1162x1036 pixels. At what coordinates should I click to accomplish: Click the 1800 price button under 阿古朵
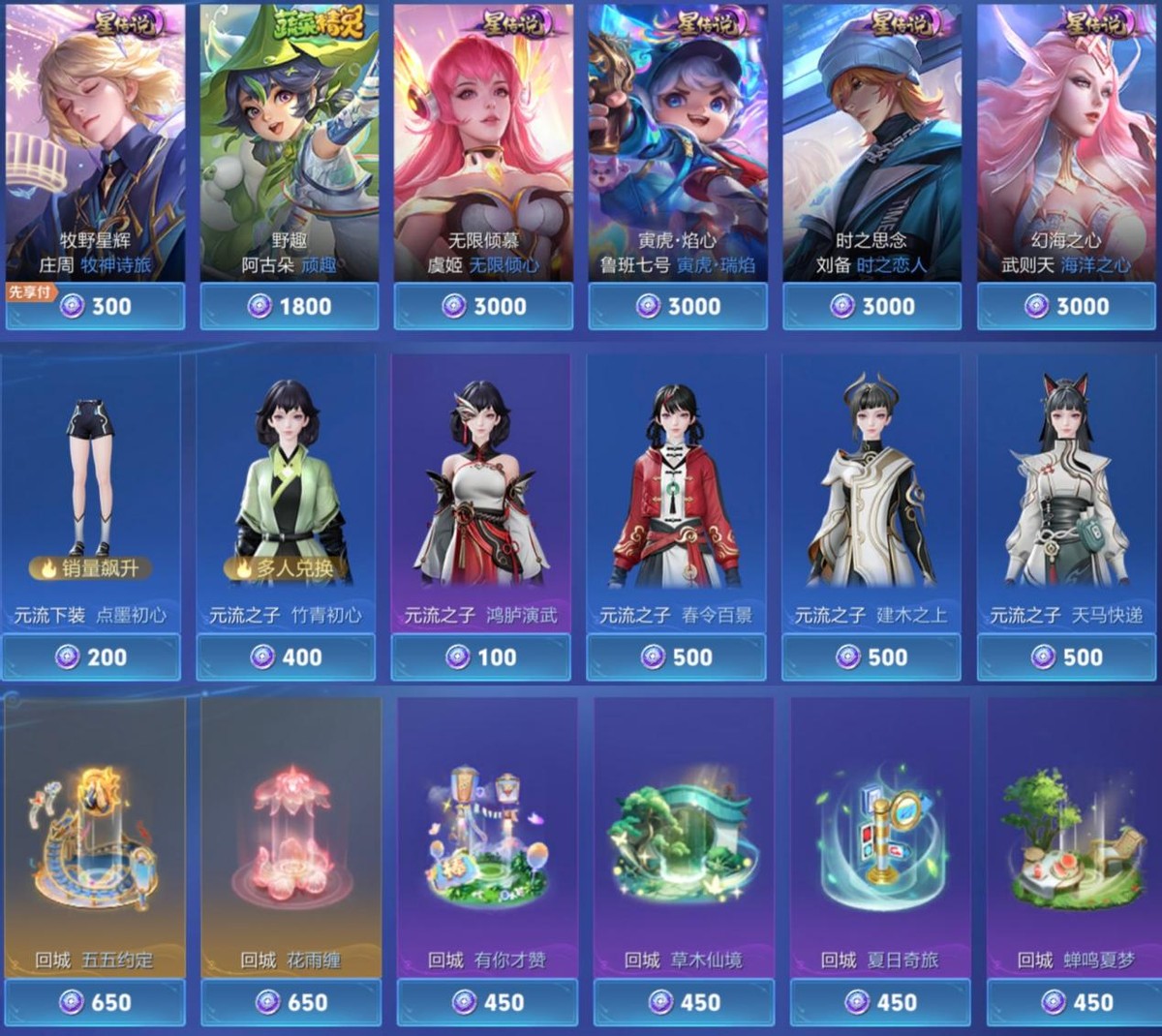click(289, 307)
